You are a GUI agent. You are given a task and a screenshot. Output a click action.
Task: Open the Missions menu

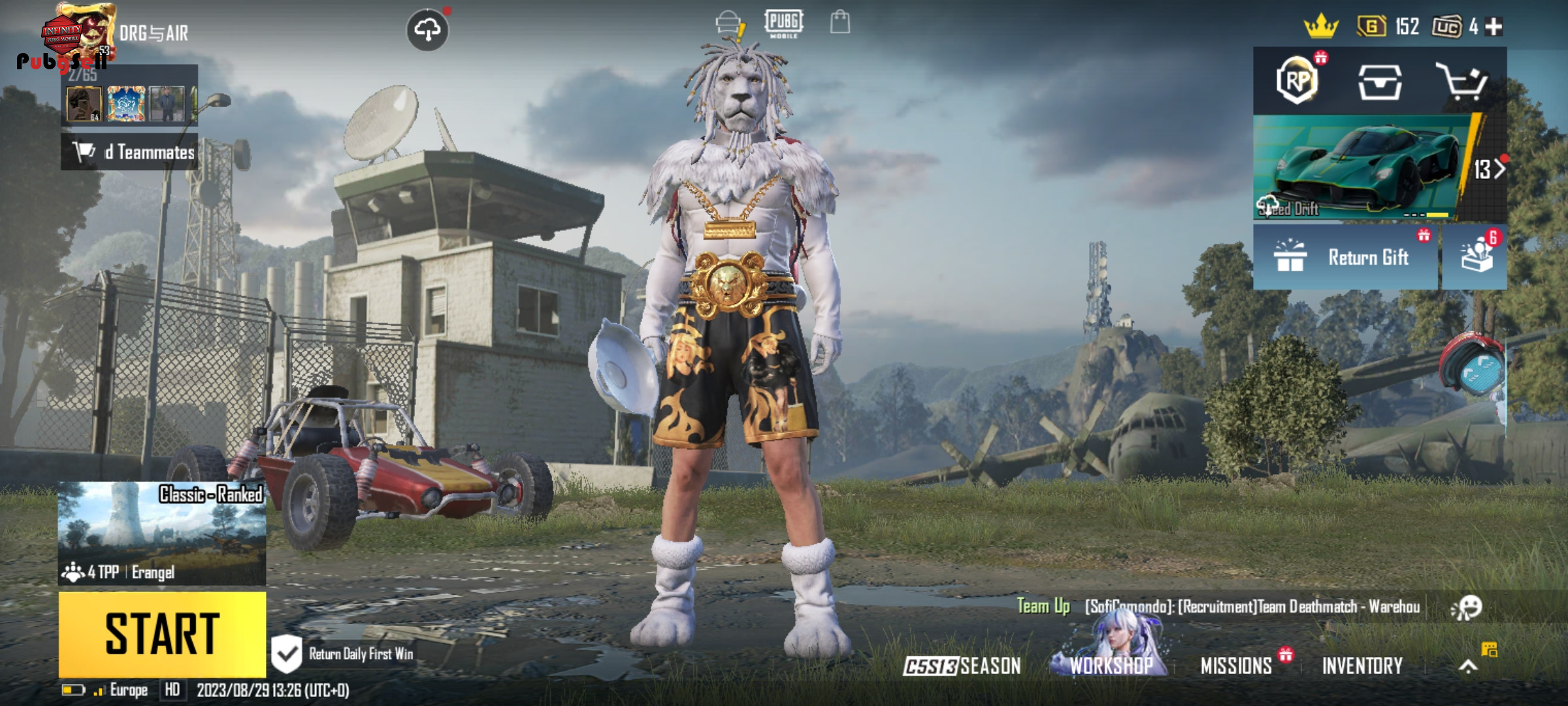1236,666
